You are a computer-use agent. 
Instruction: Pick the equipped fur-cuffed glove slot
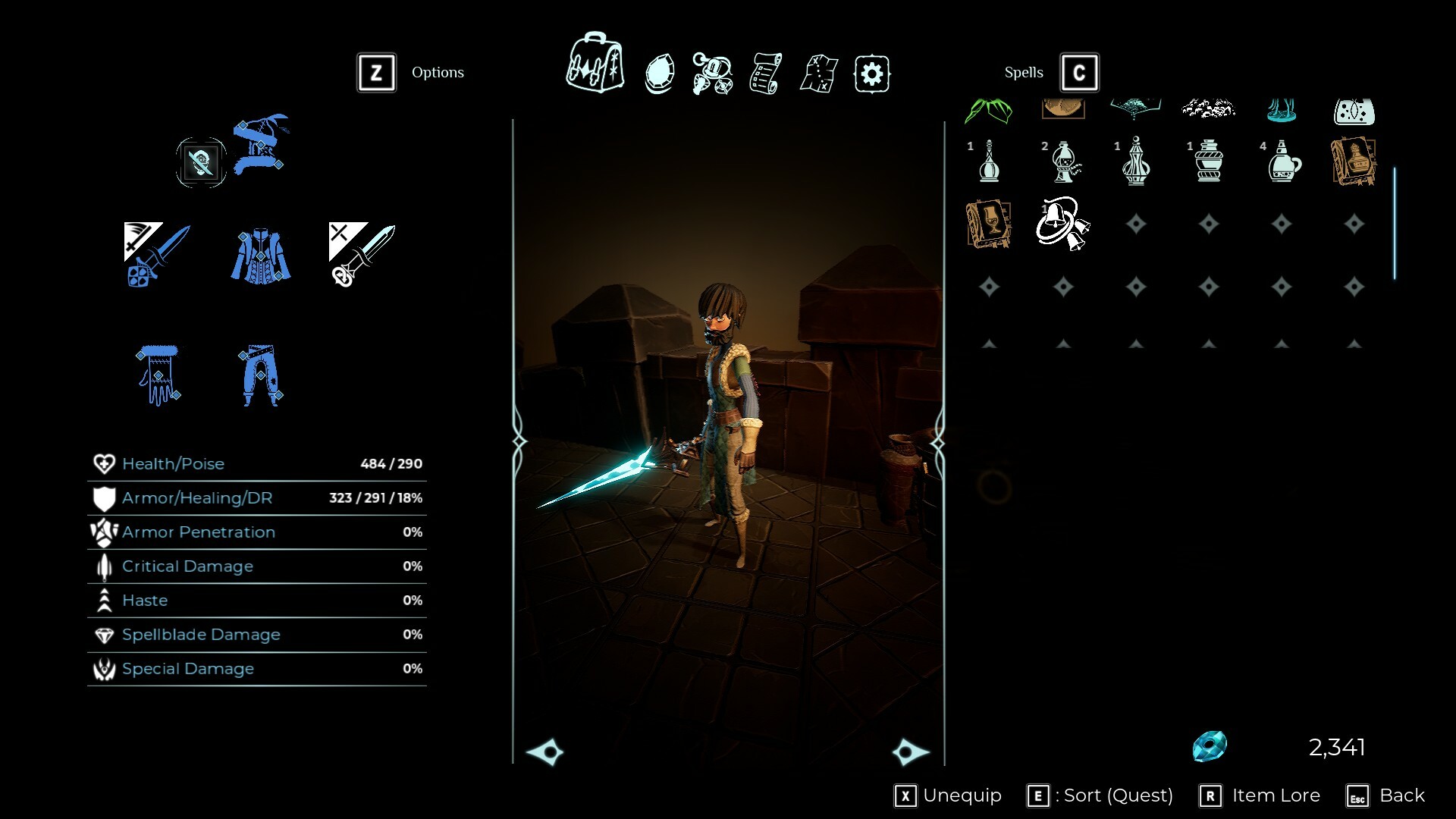[x=158, y=375]
